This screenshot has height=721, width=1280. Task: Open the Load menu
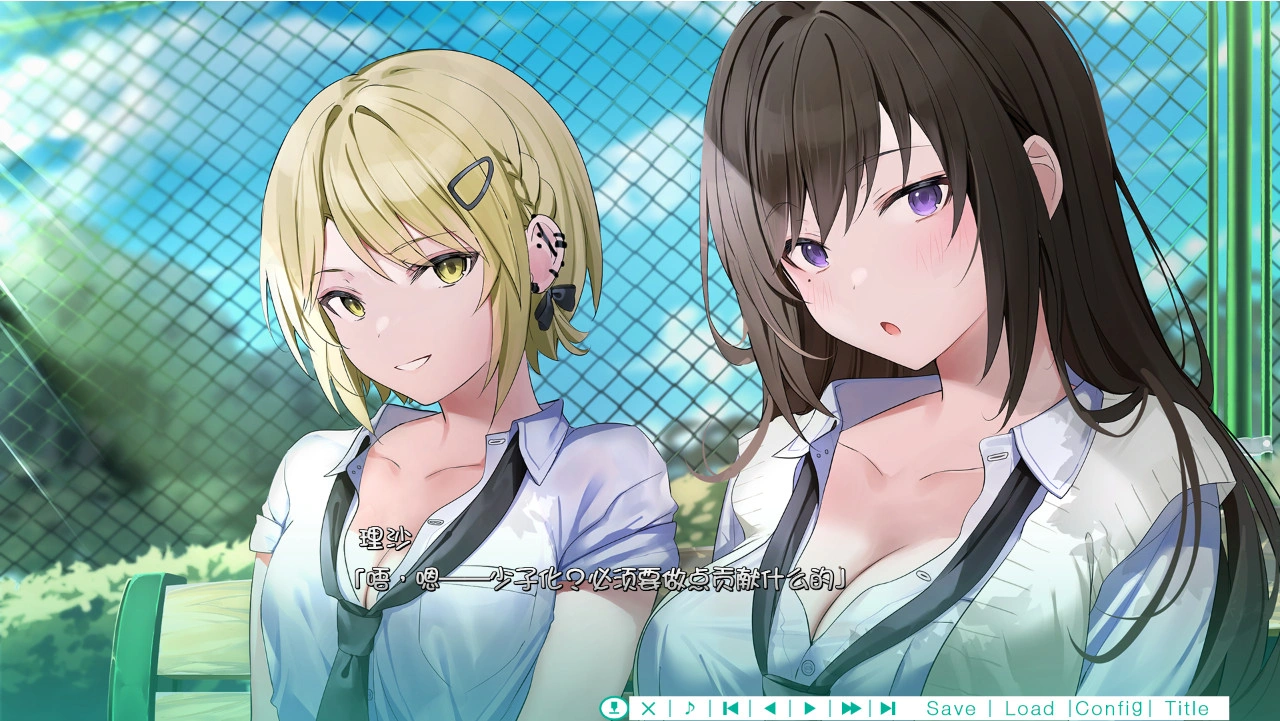[1029, 708]
